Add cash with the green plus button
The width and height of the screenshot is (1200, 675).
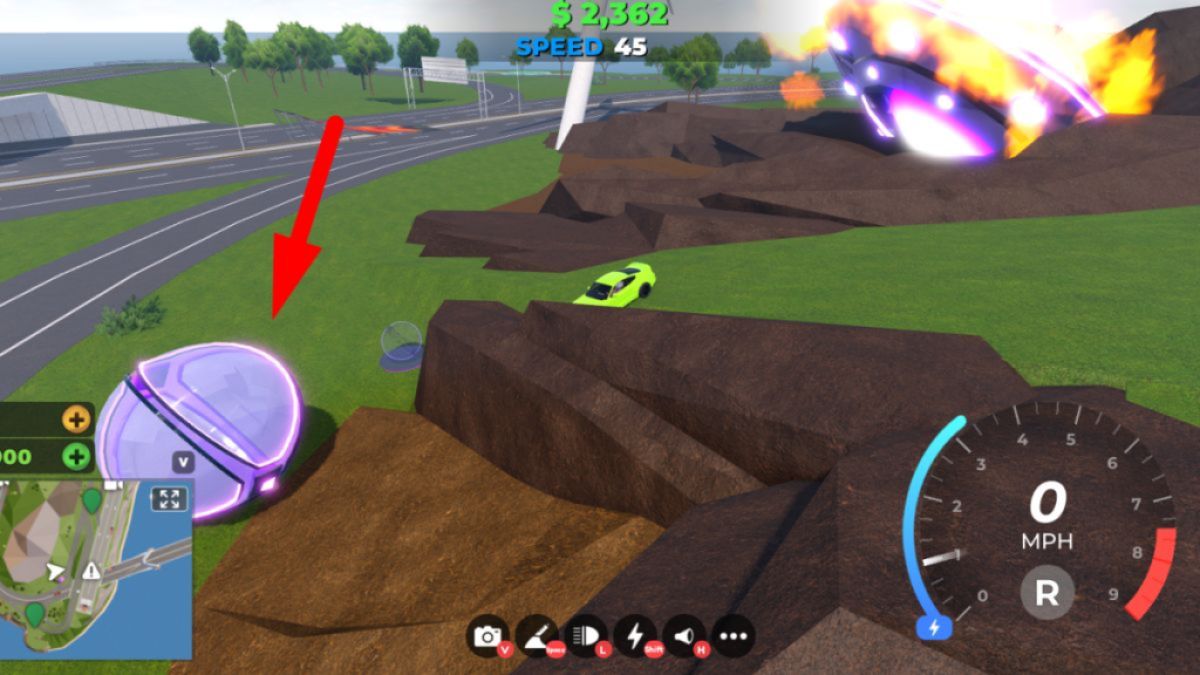click(76, 457)
